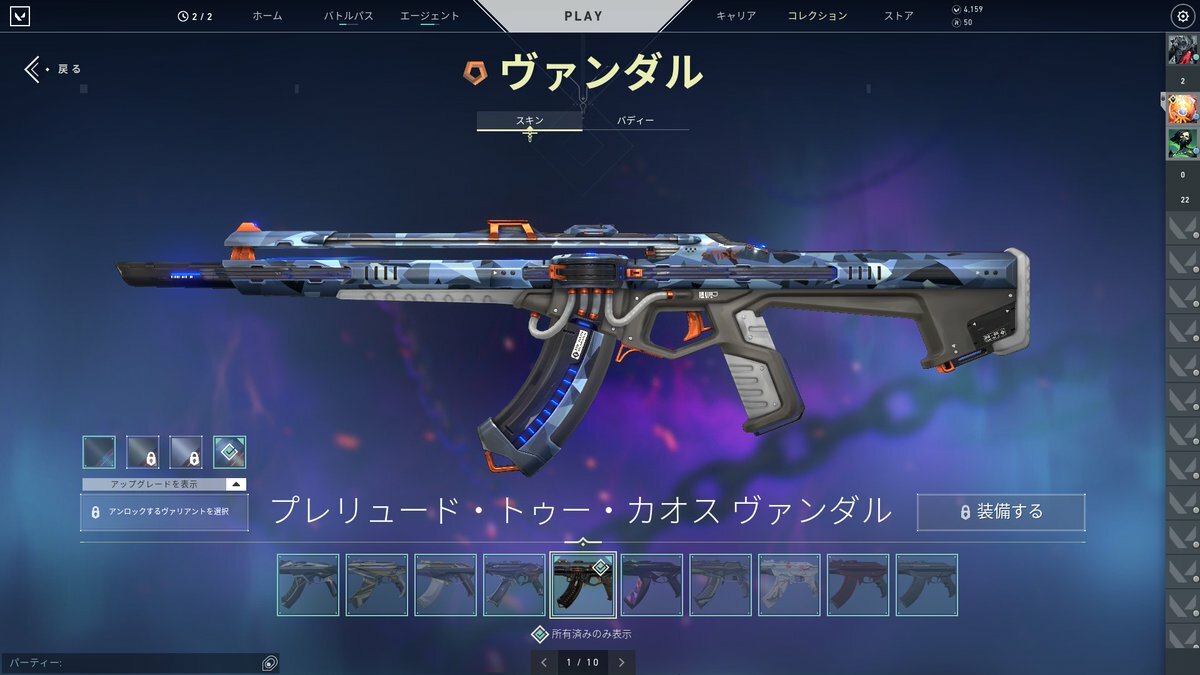This screenshot has width=1200, height=675.
Task: Open the キャリア menu
Action: tap(736, 16)
